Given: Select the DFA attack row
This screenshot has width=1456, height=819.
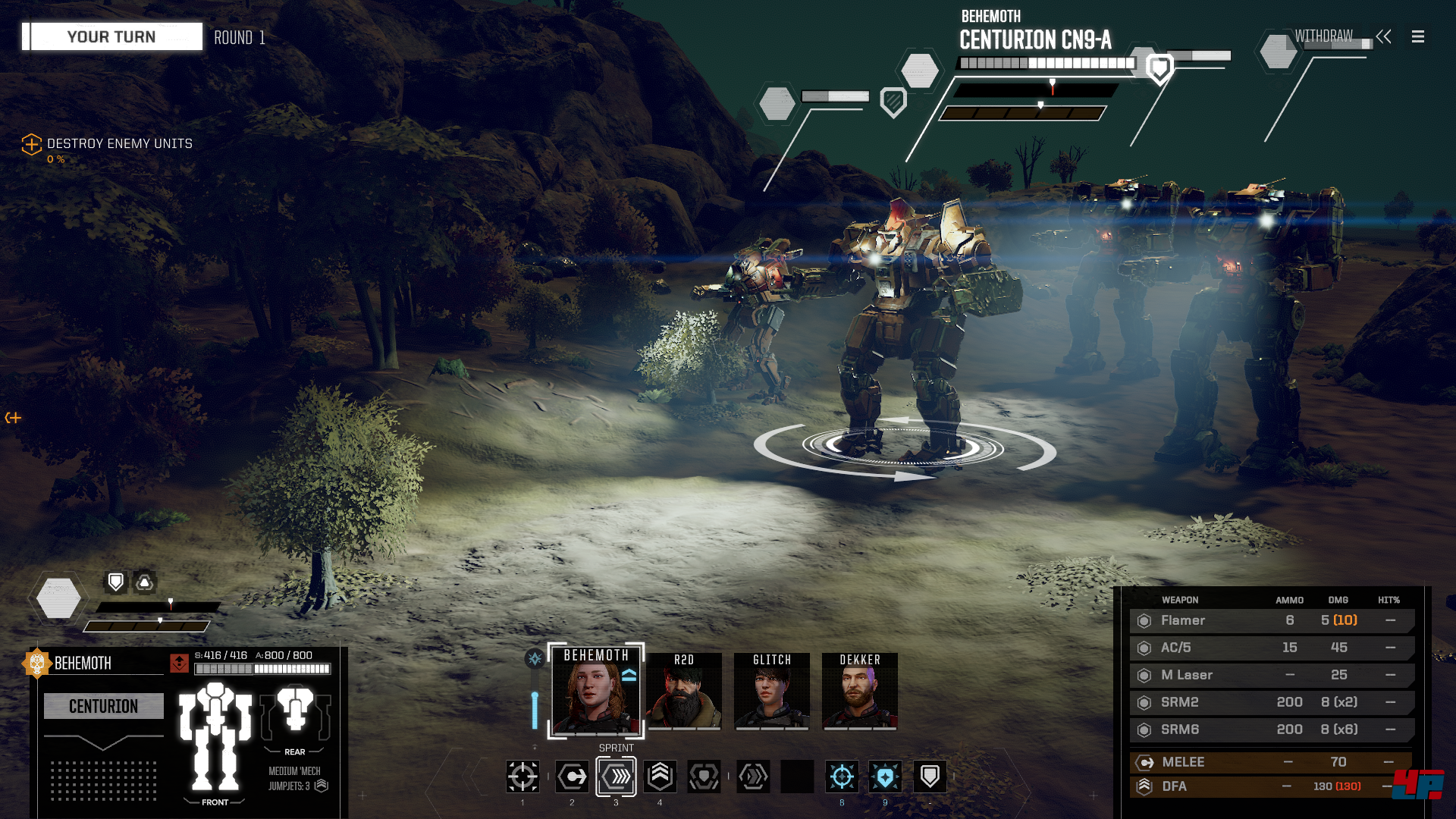Looking at the screenshot, I should click(1271, 786).
